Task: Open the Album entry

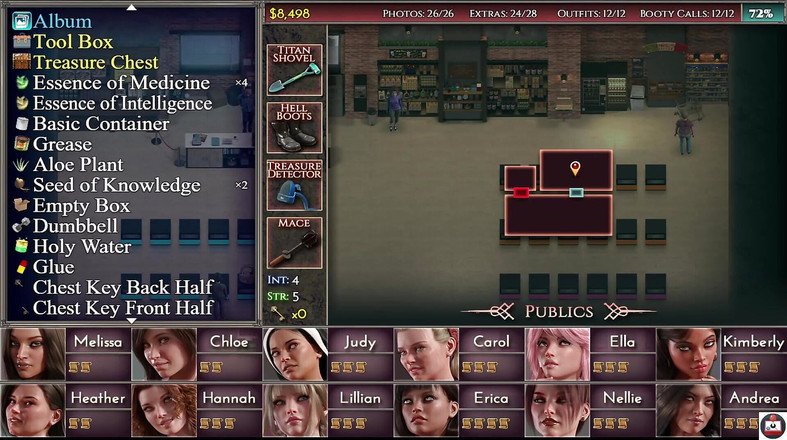Action: [x=62, y=21]
